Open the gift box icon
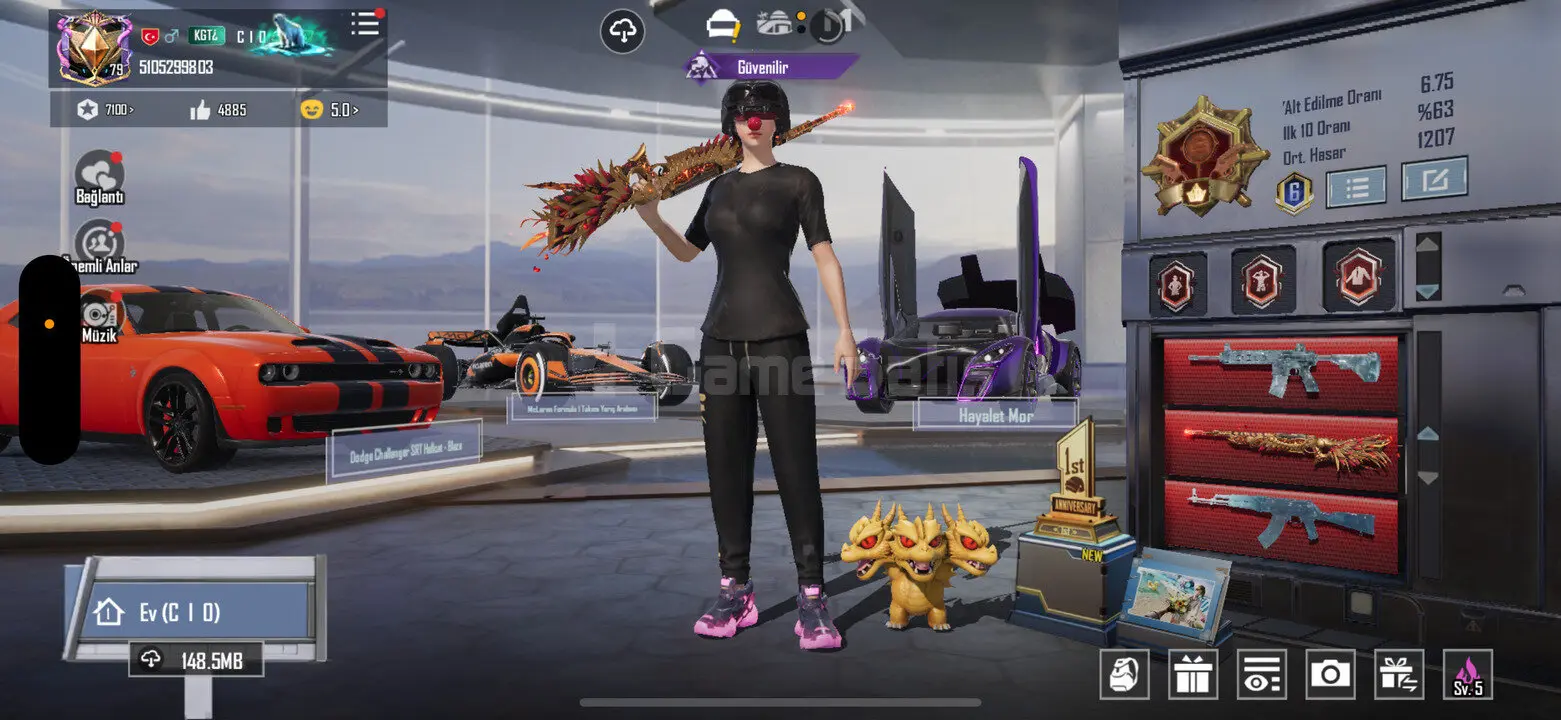The image size is (1561, 720). click(1193, 674)
